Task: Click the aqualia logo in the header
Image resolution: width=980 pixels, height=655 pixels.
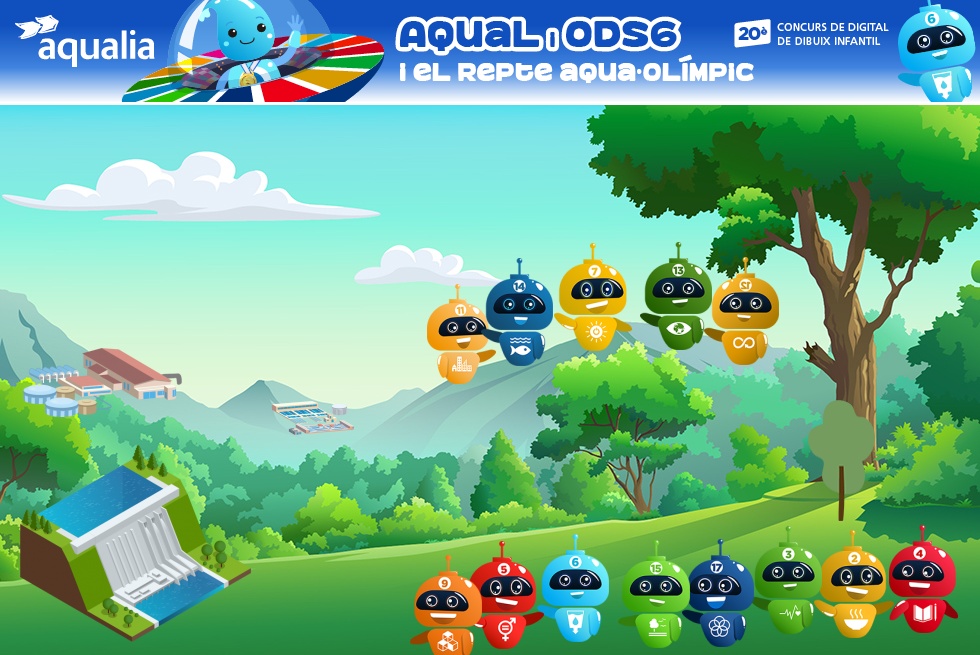Action: click(87, 41)
